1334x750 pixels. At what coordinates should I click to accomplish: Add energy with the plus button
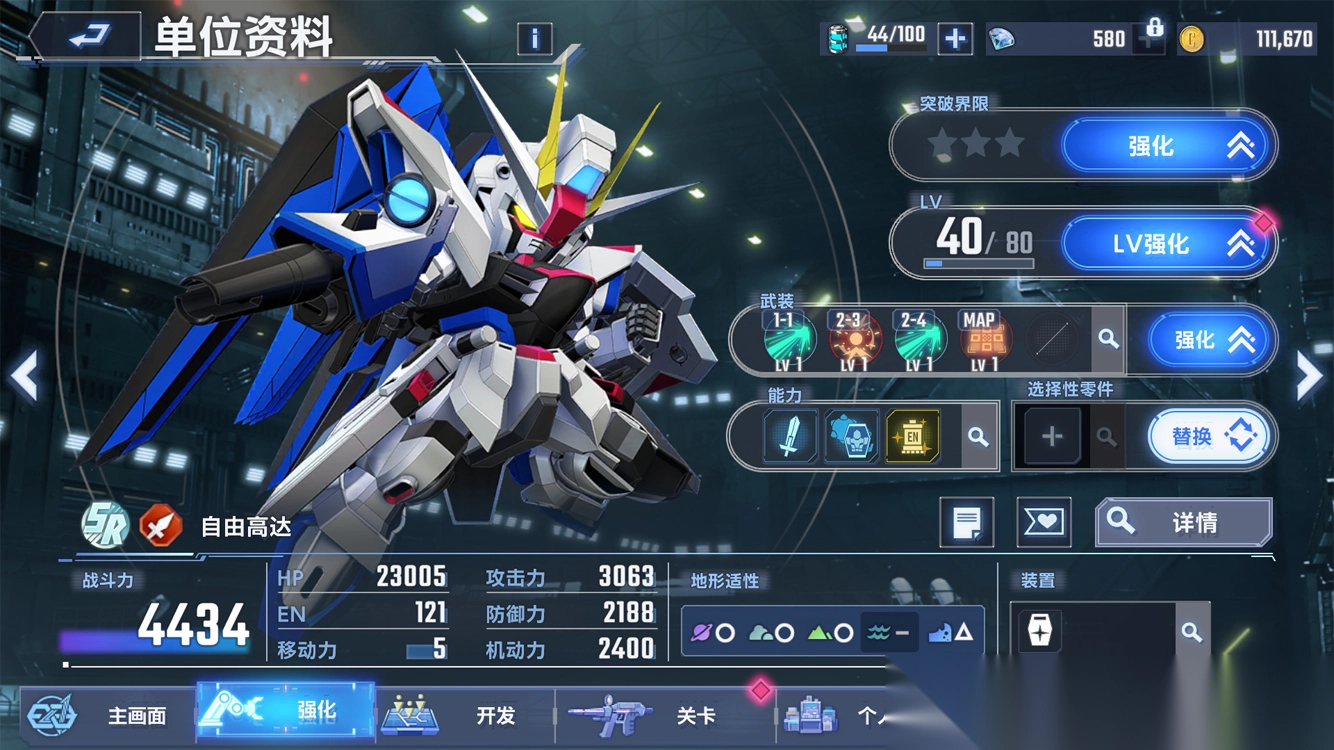pyautogui.click(x=955, y=39)
